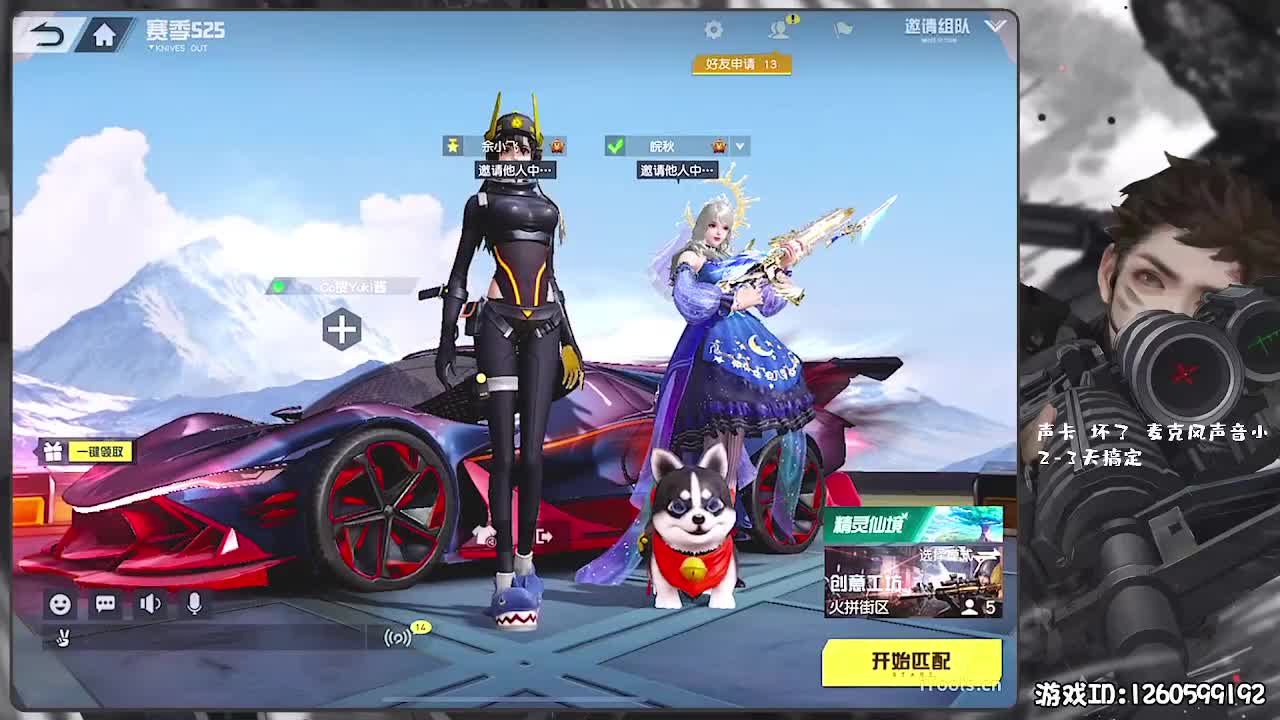Open the chat message bubble icon
The height and width of the screenshot is (720, 1280).
tap(104, 603)
